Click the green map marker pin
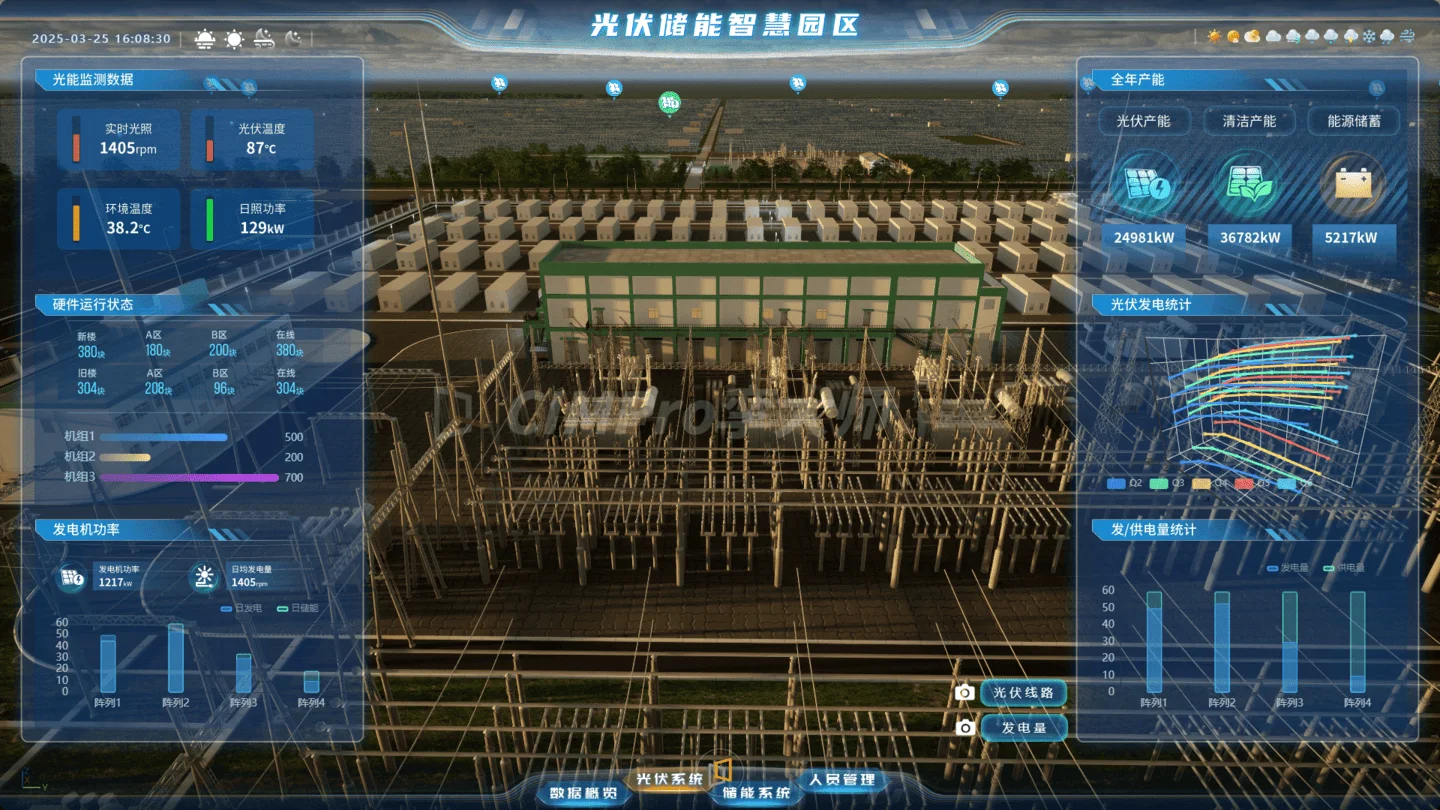 pyautogui.click(x=670, y=102)
